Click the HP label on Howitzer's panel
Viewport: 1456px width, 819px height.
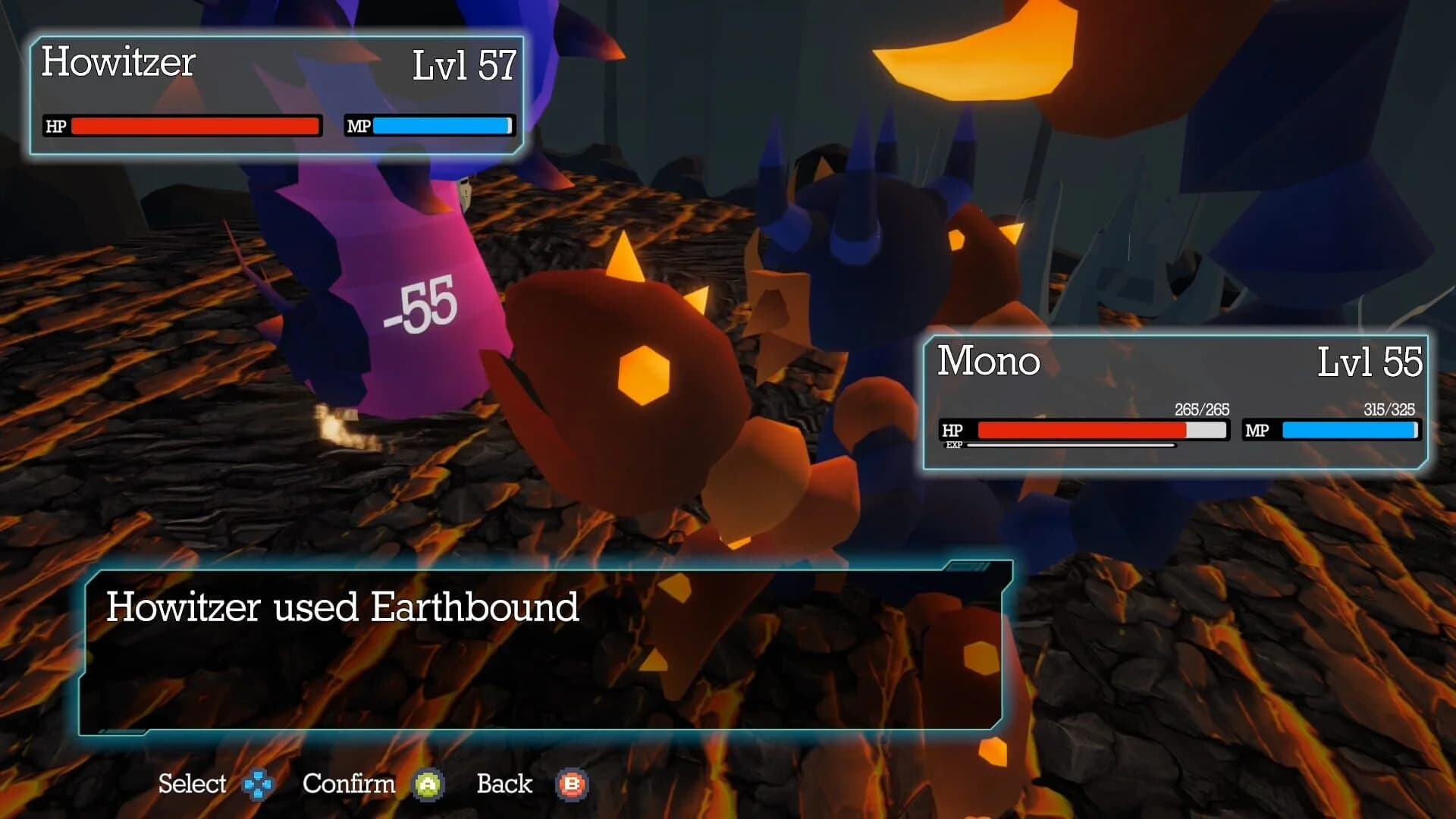55,127
